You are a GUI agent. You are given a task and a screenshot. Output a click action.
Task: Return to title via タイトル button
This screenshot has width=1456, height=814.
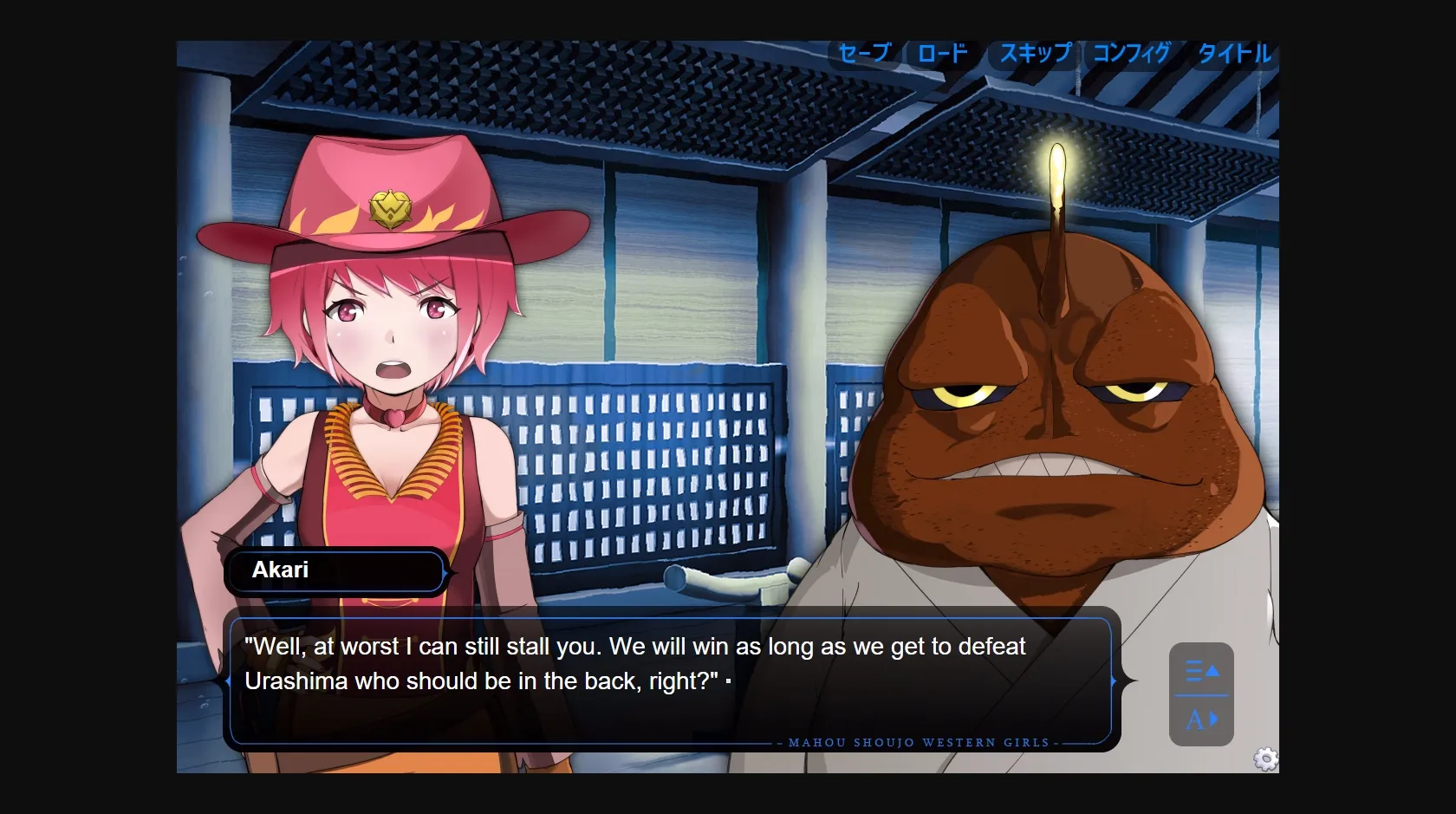pyautogui.click(x=1234, y=54)
